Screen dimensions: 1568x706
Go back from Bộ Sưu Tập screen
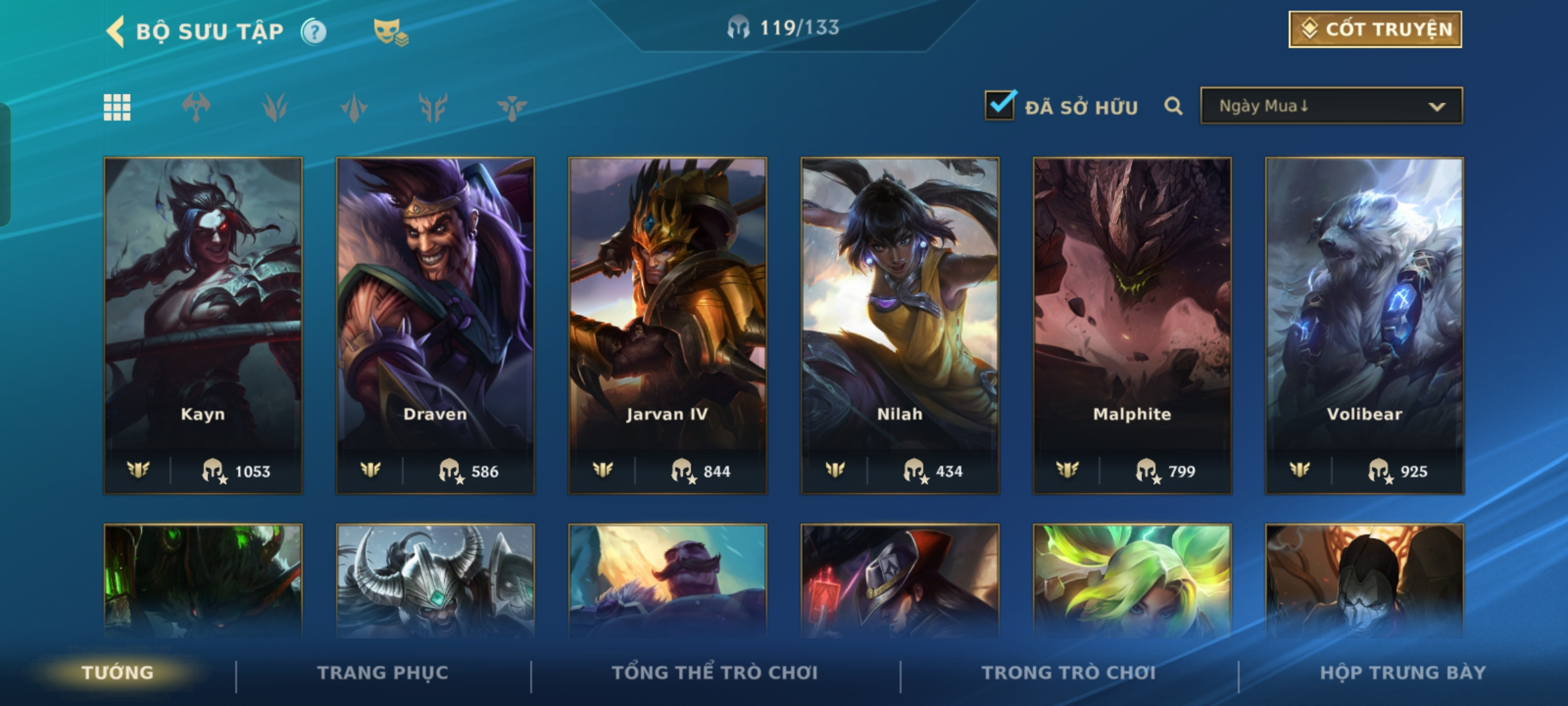click(x=116, y=31)
